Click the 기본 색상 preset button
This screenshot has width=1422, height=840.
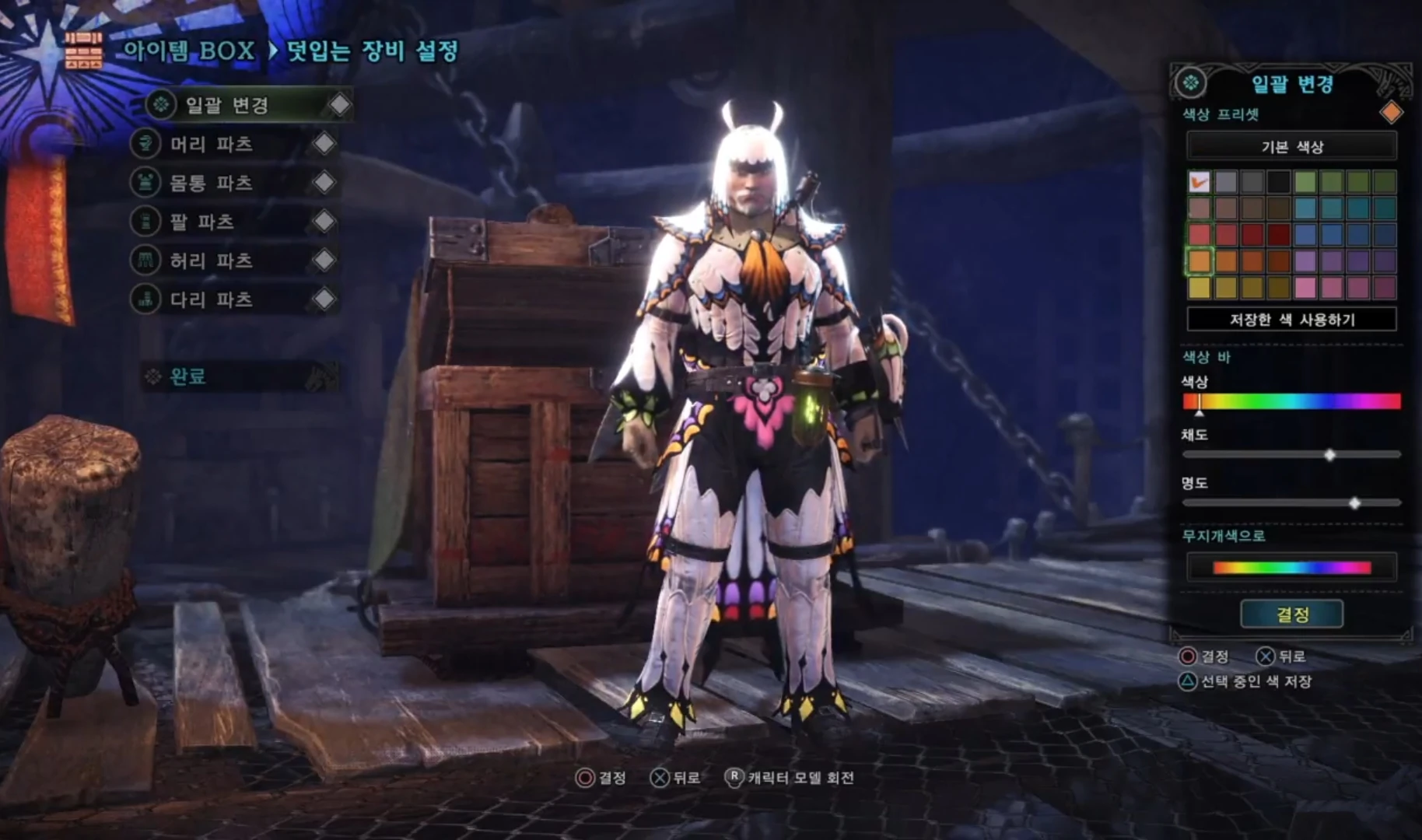(x=1292, y=146)
